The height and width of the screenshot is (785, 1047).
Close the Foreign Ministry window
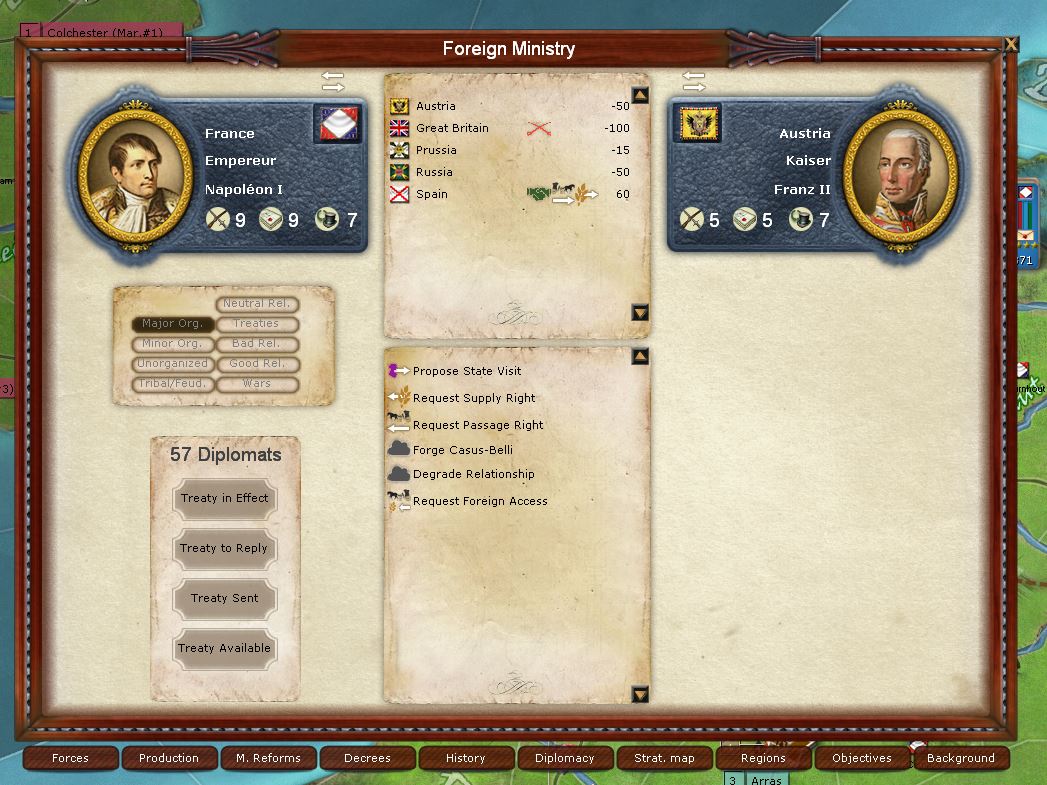(1011, 44)
